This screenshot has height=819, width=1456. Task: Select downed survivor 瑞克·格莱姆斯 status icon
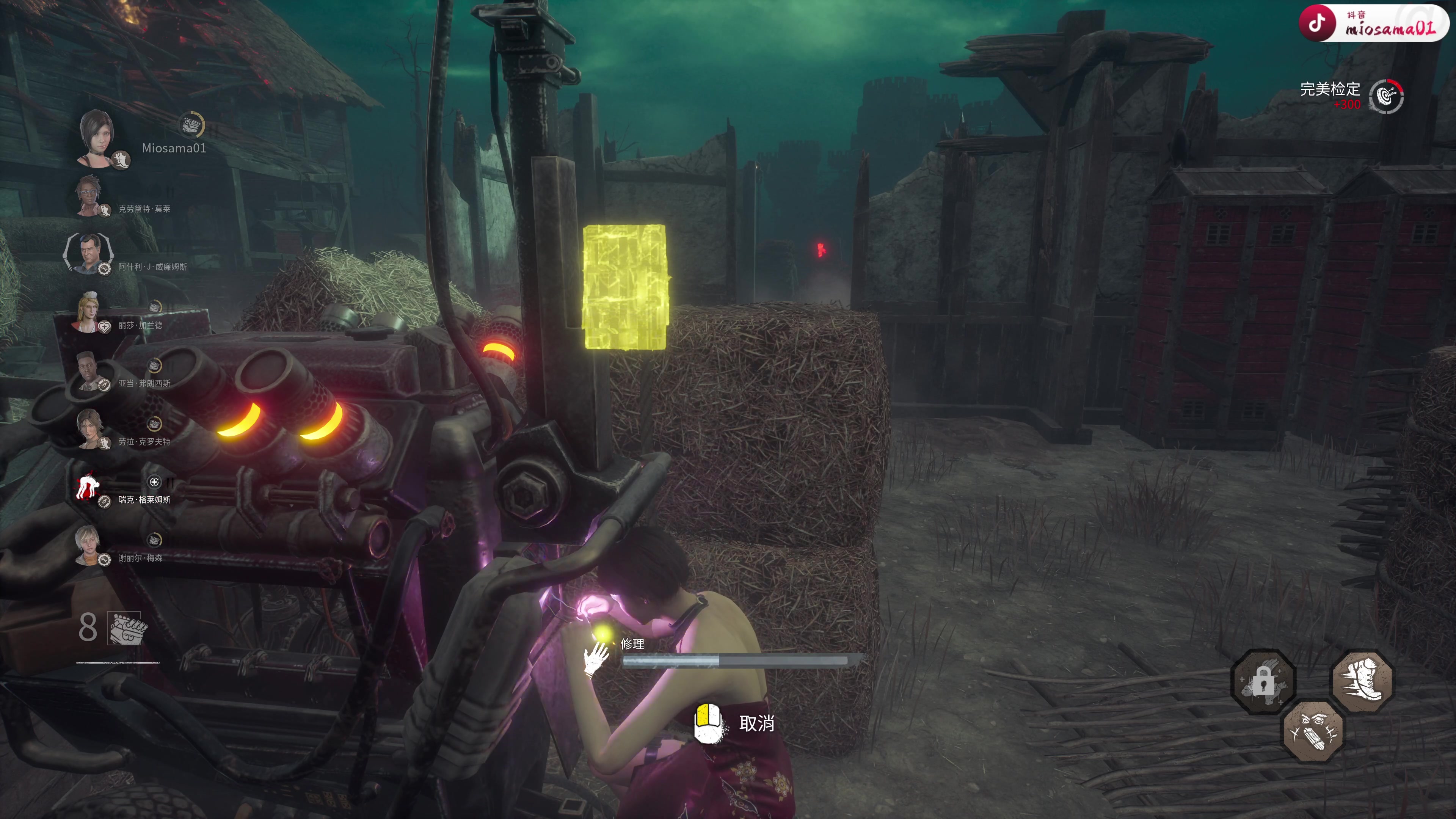(x=88, y=486)
